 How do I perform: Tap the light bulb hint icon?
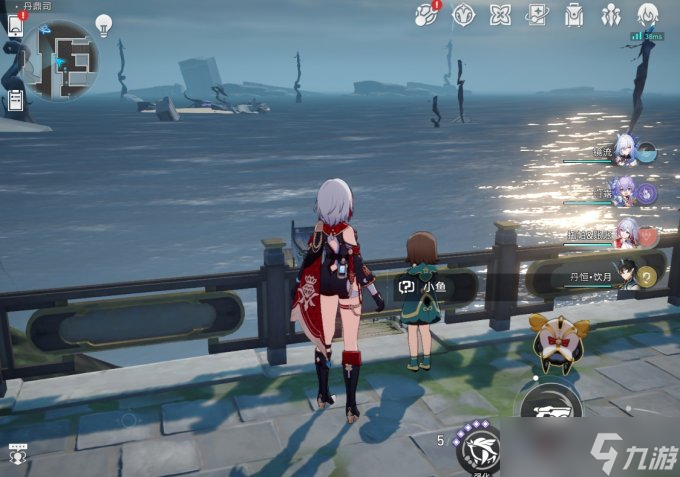coord(104,25)
